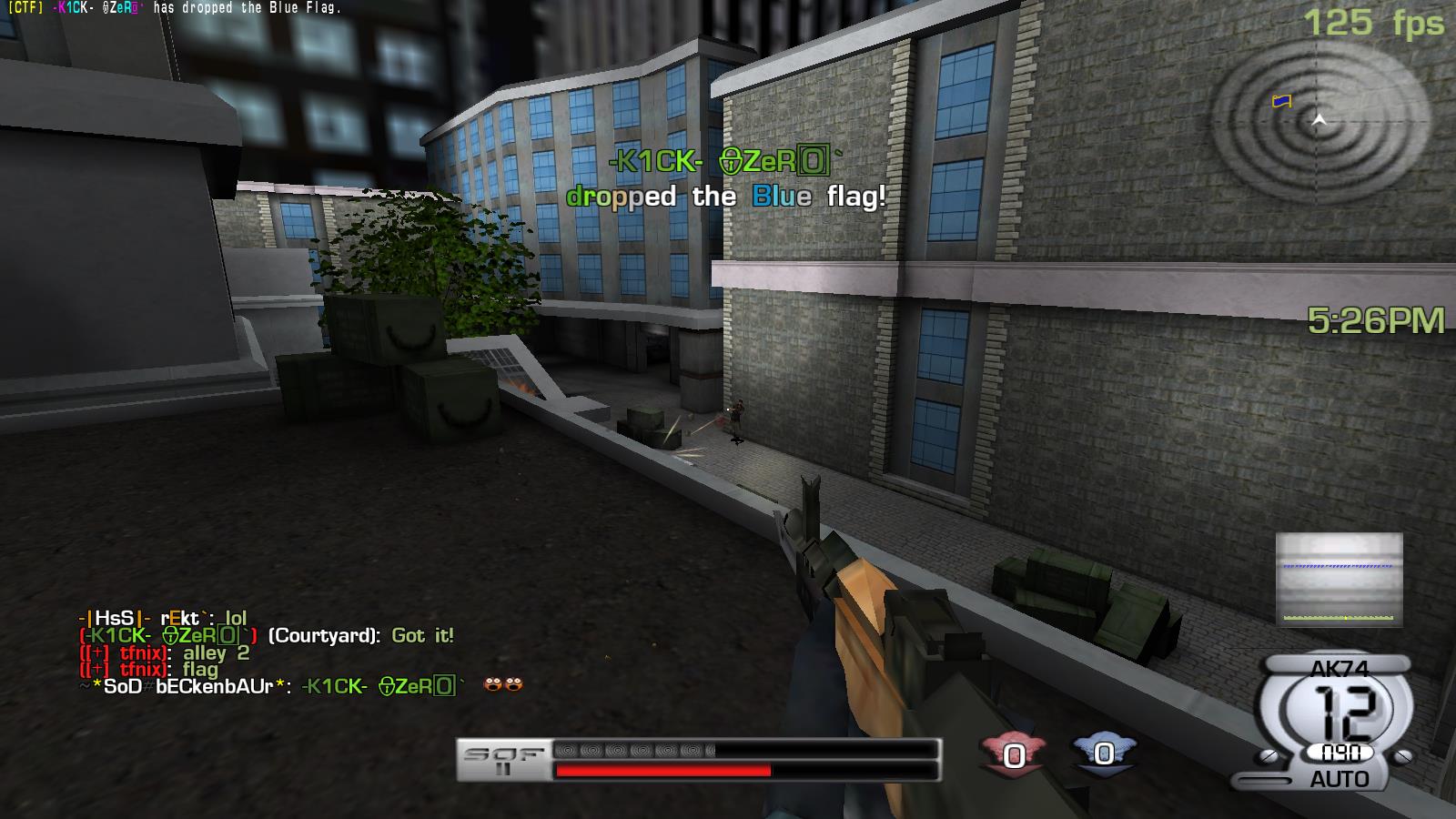The width and height of the screenshot is (1456, 819).
Task: Click the blue team flag score icon
Action: click(x=1103, y=753)
